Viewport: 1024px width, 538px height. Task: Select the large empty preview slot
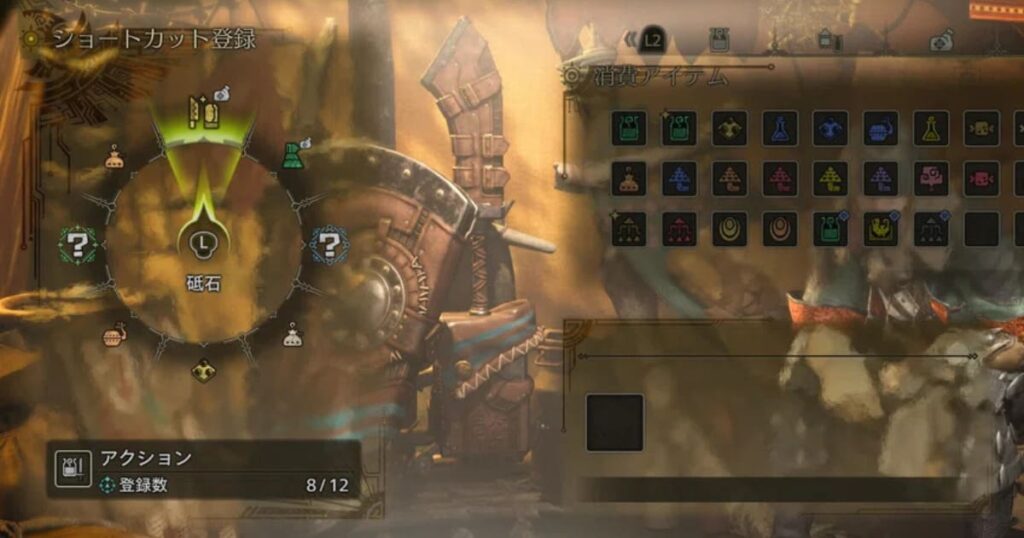[x=614, y=422]
